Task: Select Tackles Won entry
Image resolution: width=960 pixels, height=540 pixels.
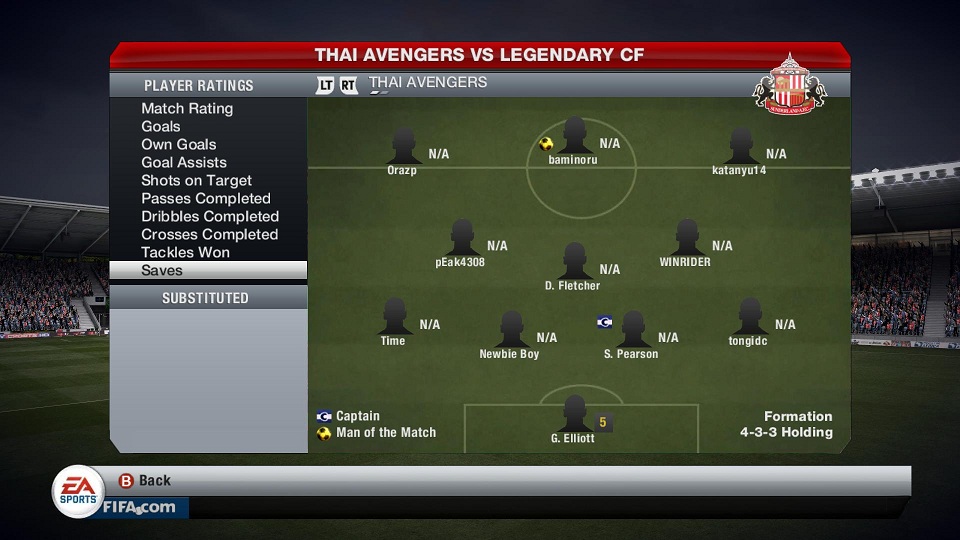Action: point(185,252)
